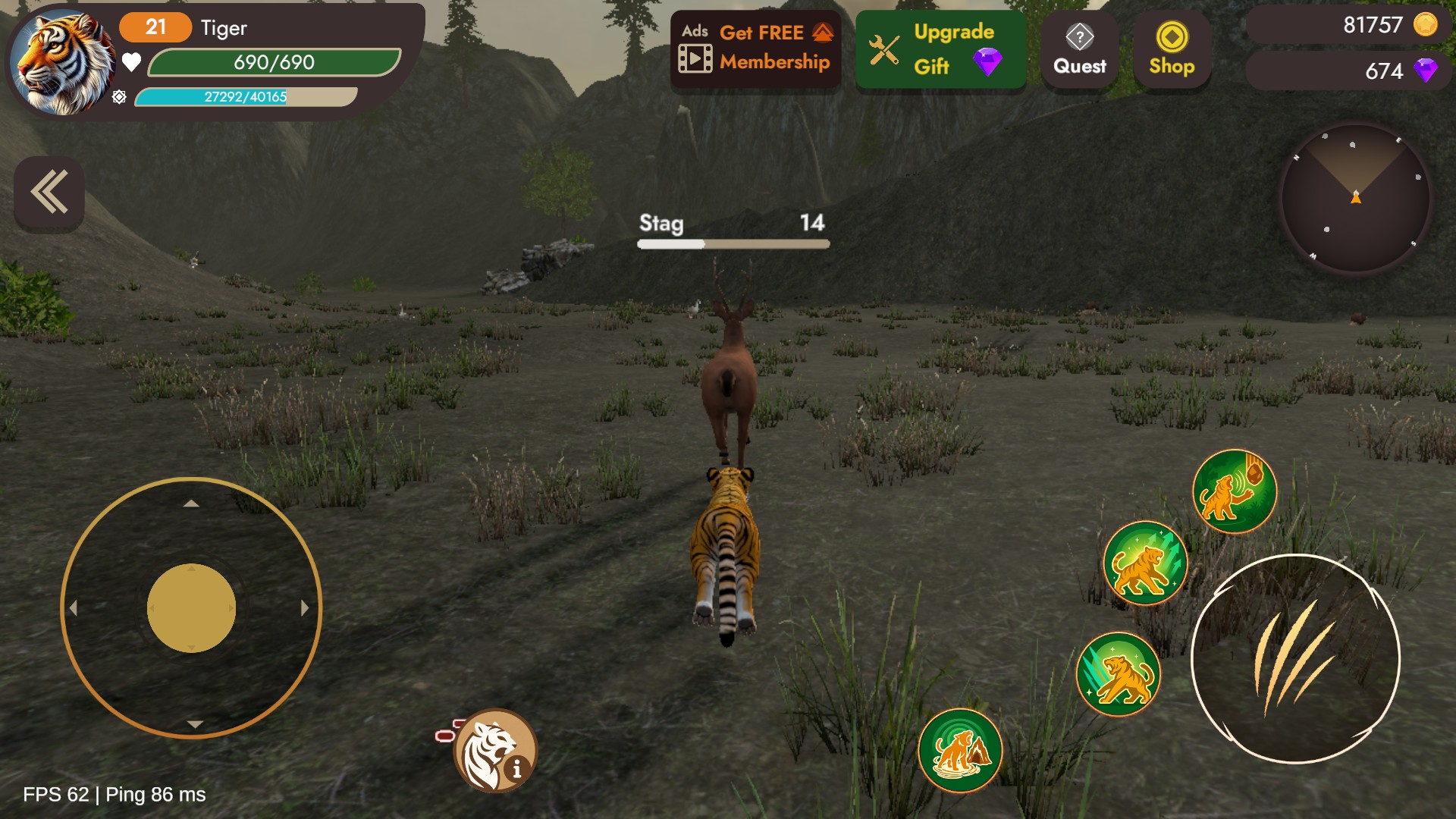The image size is (1456, 819).
Task: Use the tiger by rock skill
Action: click(960, 750)
